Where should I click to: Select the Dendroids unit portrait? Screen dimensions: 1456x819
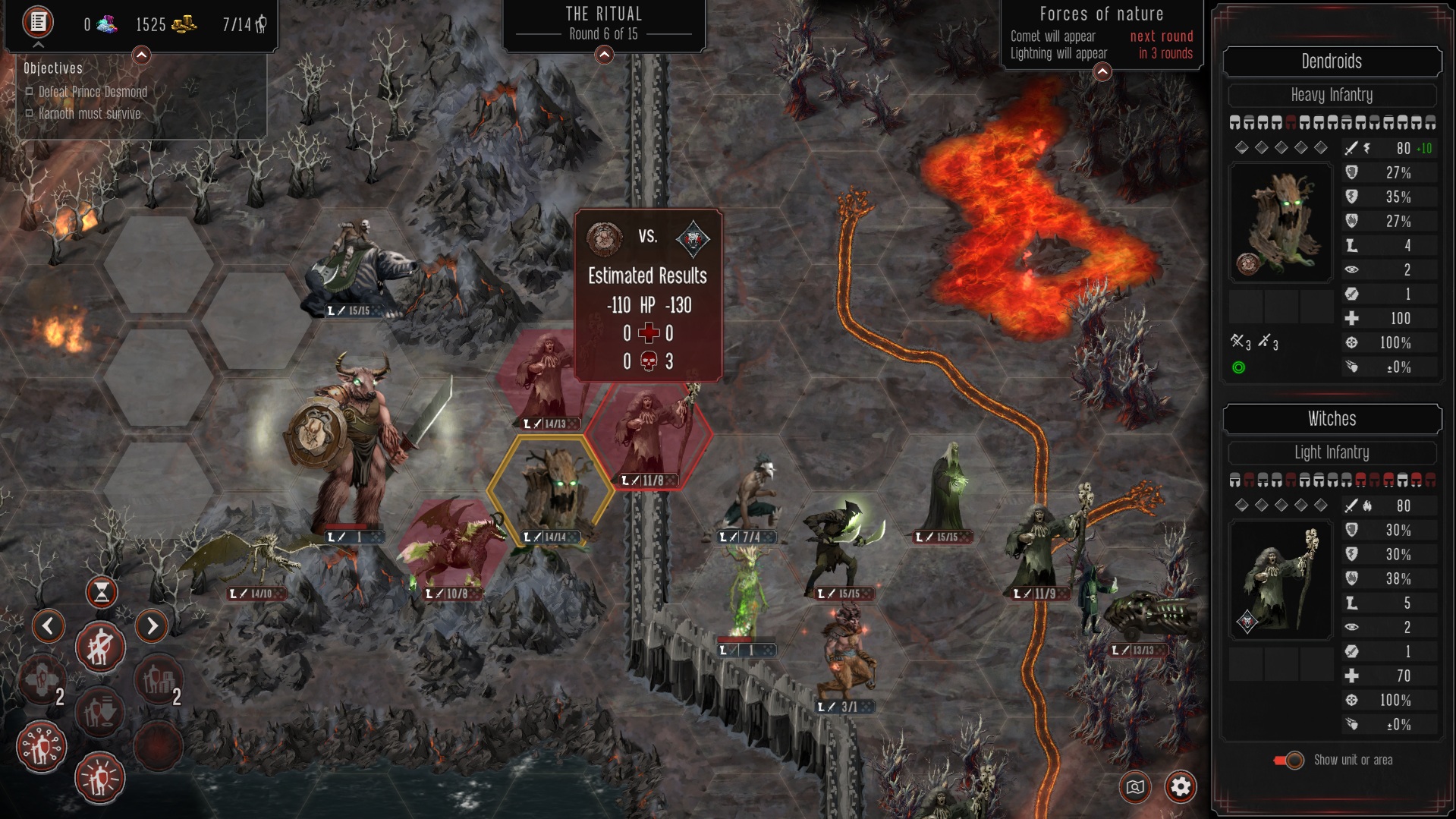1281,222
